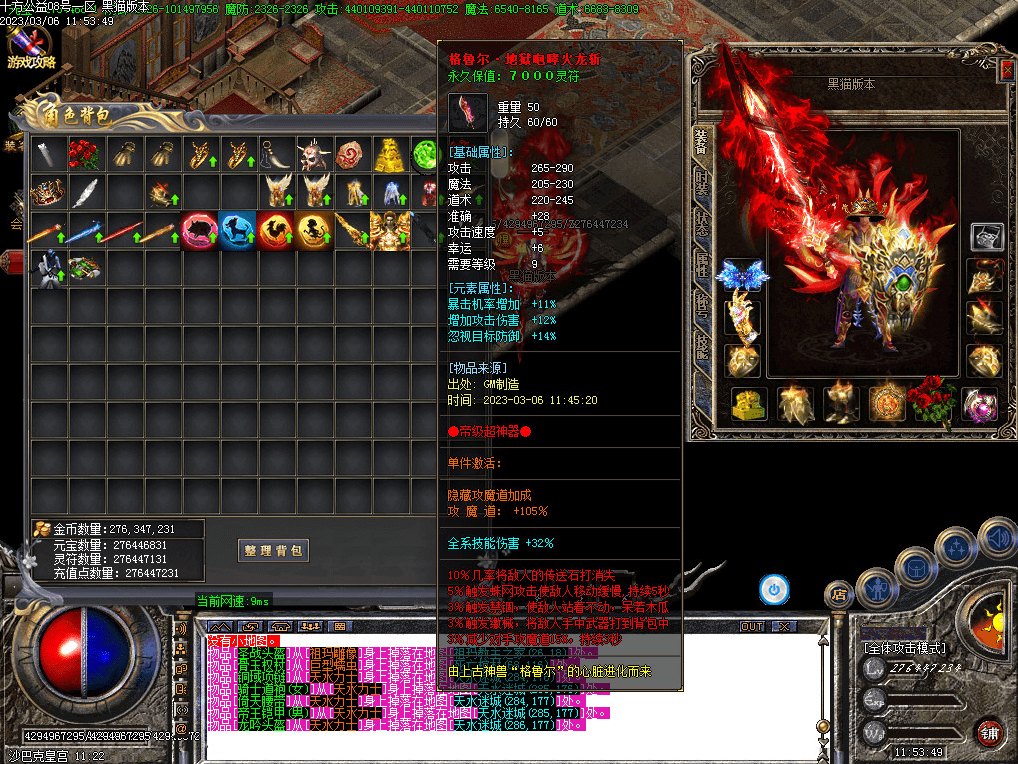This screenshot has height=764, width=1018.
Task: Pick the spiked skull helmet in the bag
Action: (313, 155)
